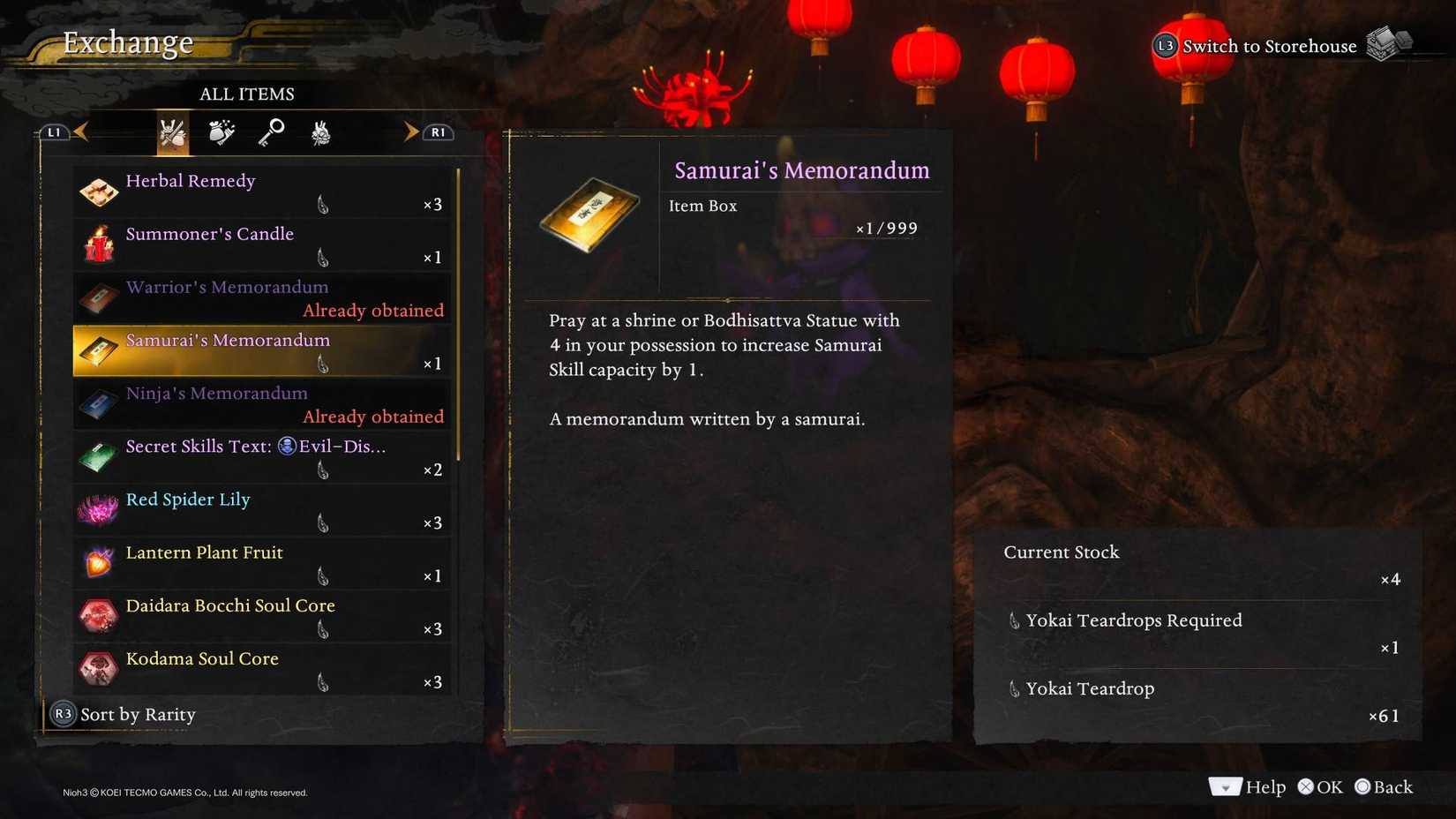Click the Summoner's Candle item icon
1456x819 pixels.
pos(99,244)
